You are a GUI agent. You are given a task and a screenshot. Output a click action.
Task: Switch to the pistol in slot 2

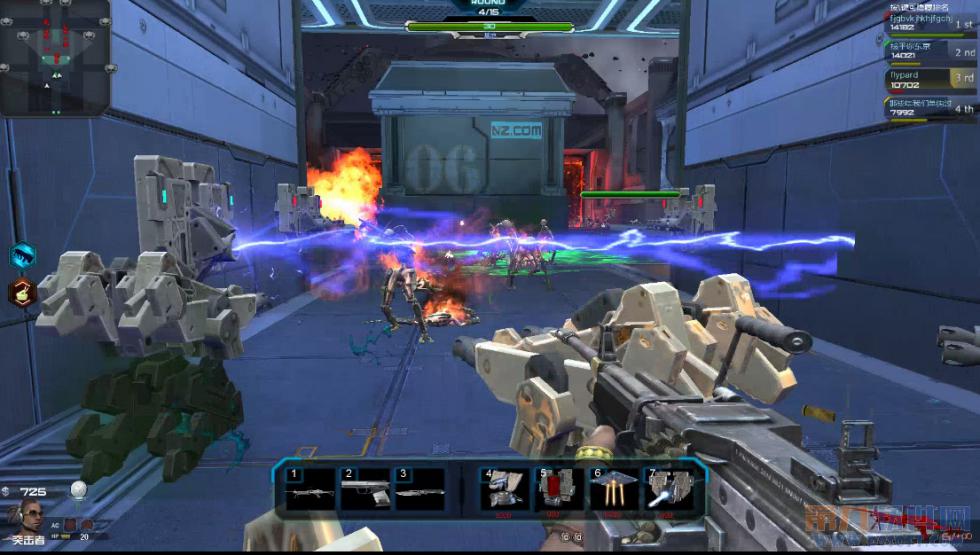[365, 489]
